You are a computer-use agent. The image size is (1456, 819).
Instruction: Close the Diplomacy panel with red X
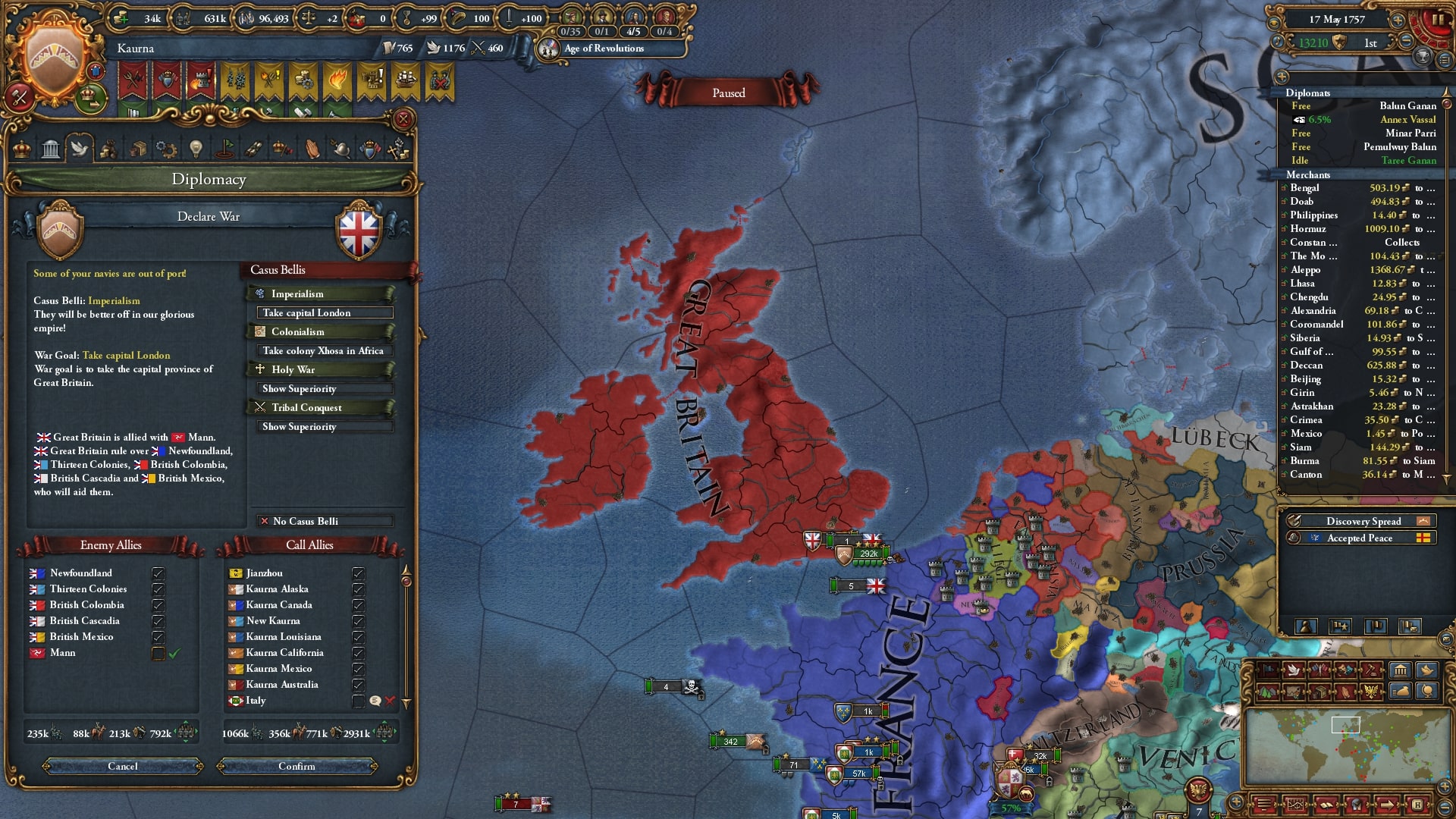[403, 119]
